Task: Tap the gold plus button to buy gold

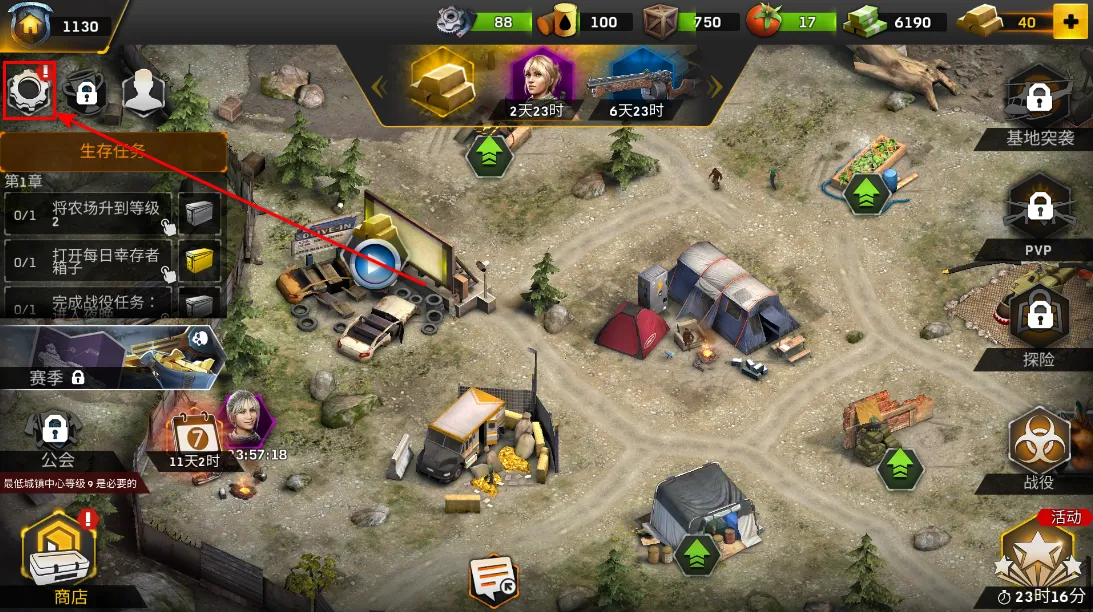Action: click(x=1070, y=22)
